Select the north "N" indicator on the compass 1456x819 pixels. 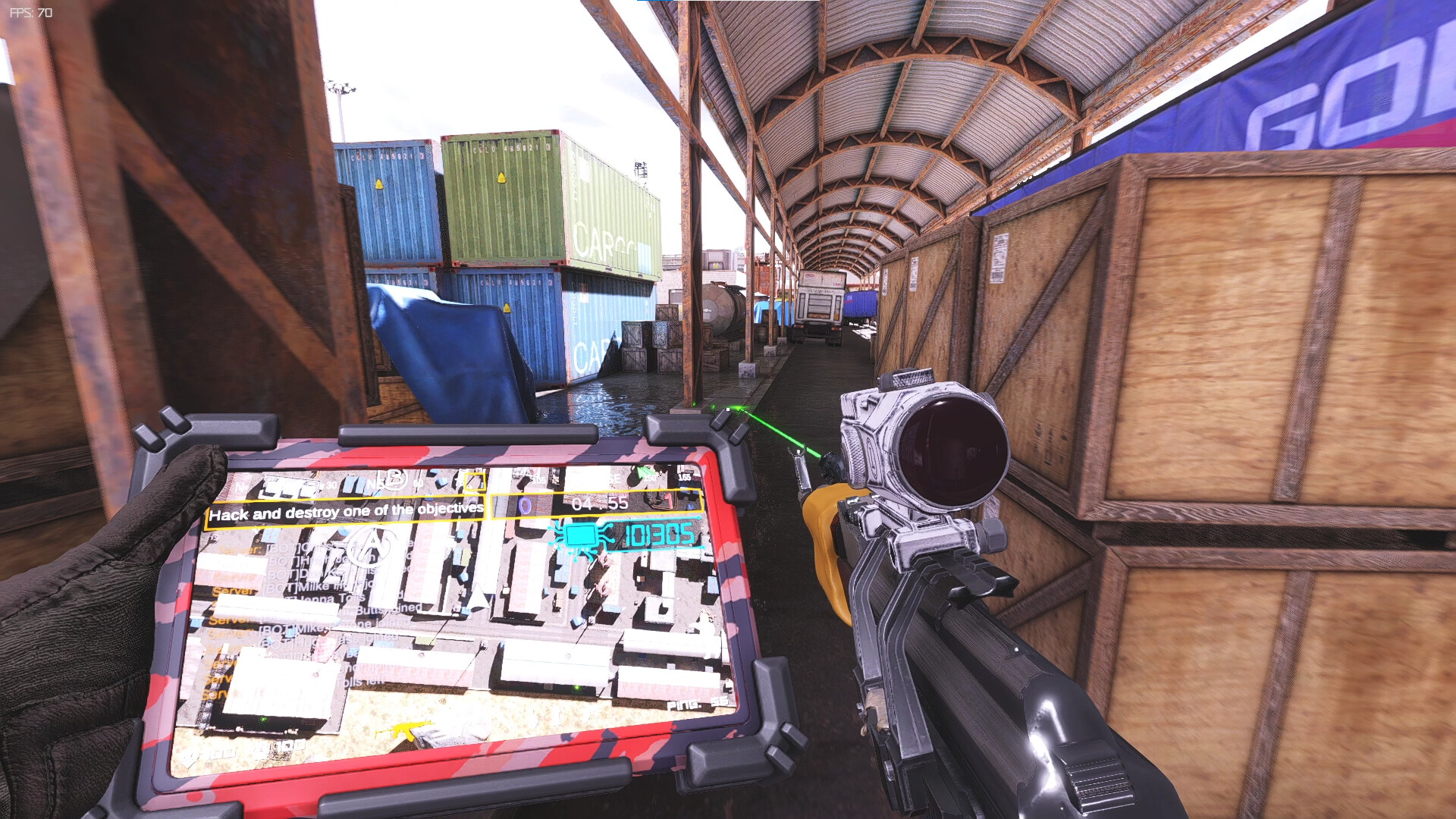pyautogui.click(x=240, y=487)
